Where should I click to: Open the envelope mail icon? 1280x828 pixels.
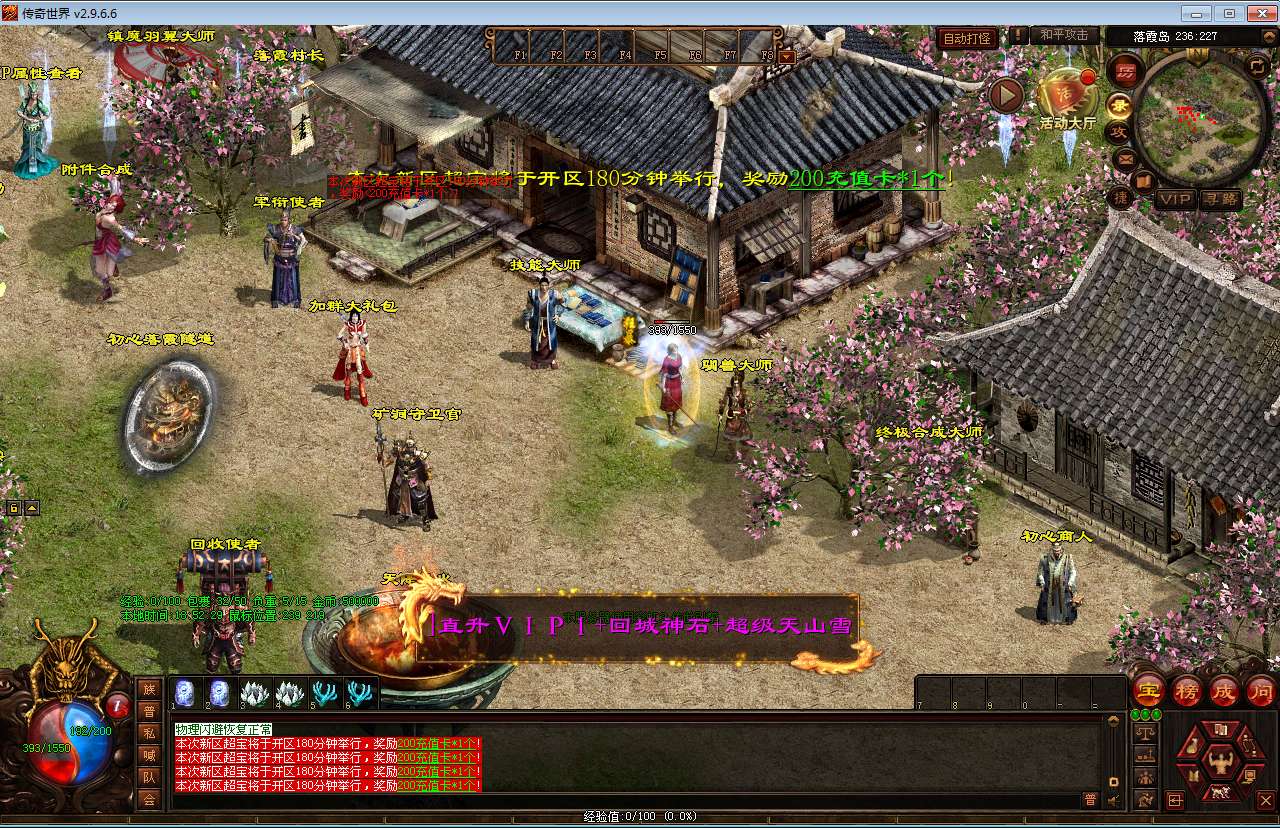pyautogui.click(x=1125, y=158)
